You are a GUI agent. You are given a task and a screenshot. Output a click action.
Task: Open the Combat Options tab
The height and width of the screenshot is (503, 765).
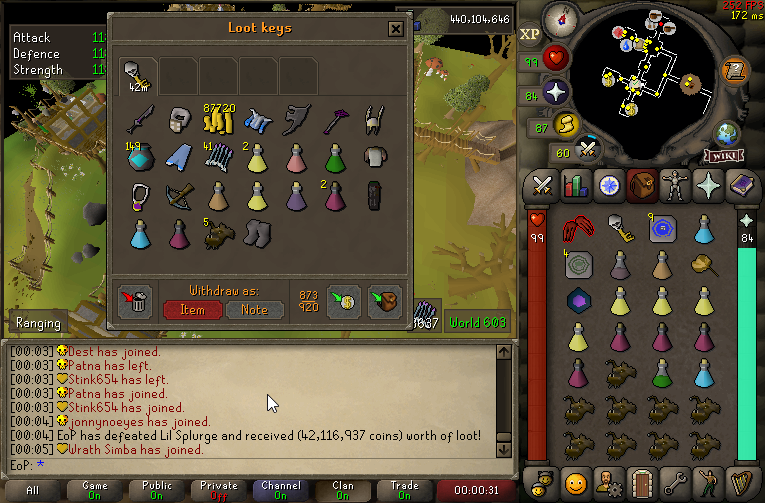(x=542, y=185)
